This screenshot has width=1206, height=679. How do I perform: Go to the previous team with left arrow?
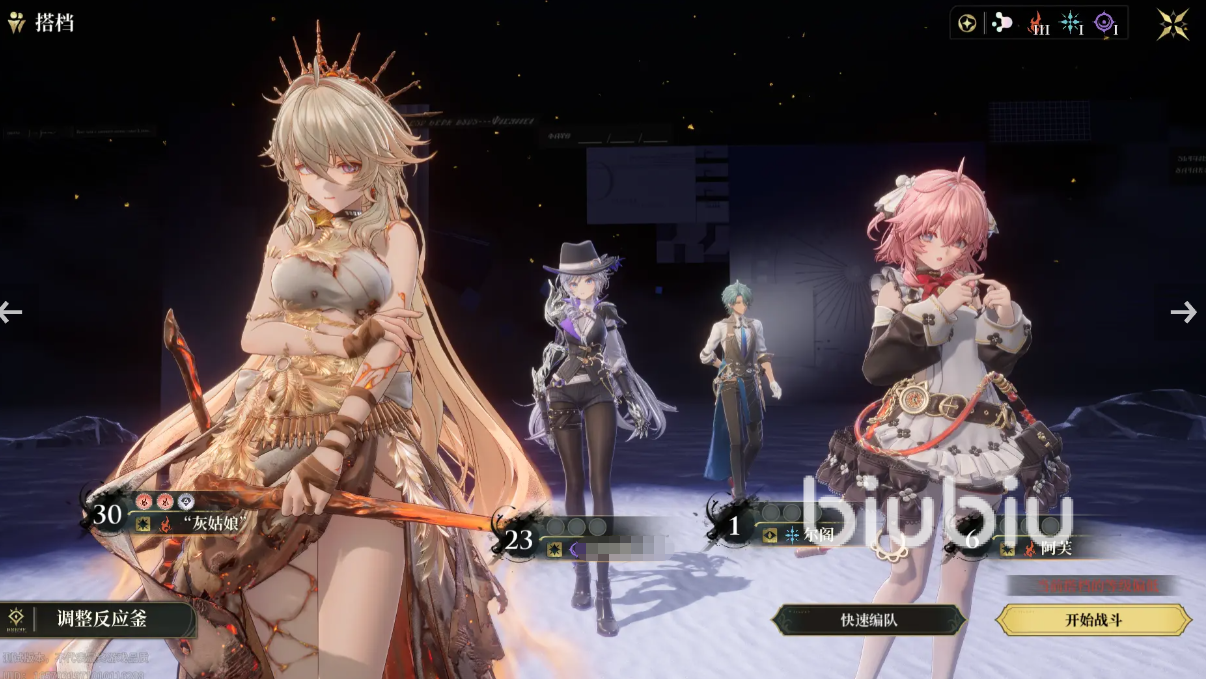click(11, 312)
